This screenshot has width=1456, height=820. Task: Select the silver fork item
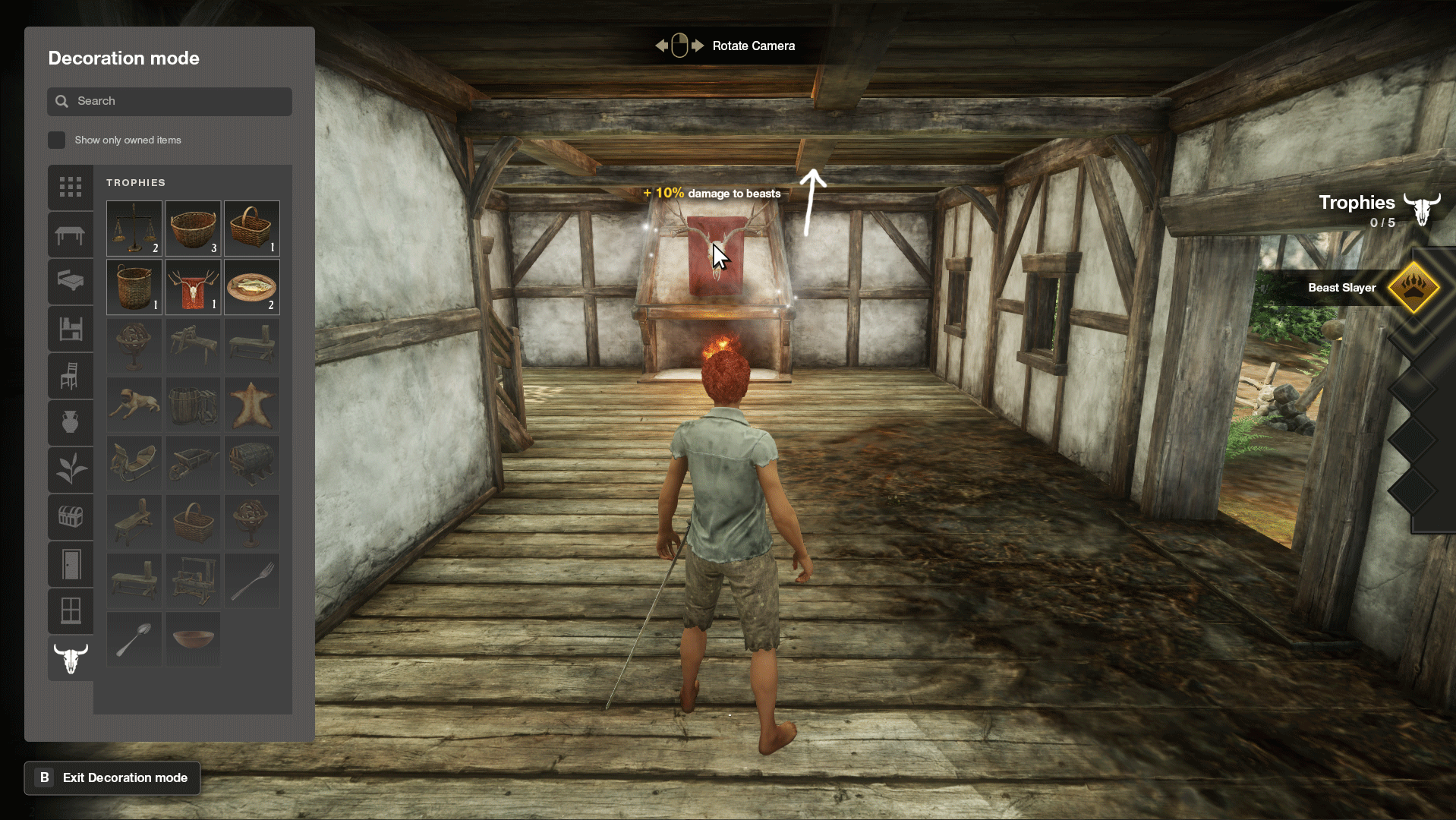(x=252, y=581)
